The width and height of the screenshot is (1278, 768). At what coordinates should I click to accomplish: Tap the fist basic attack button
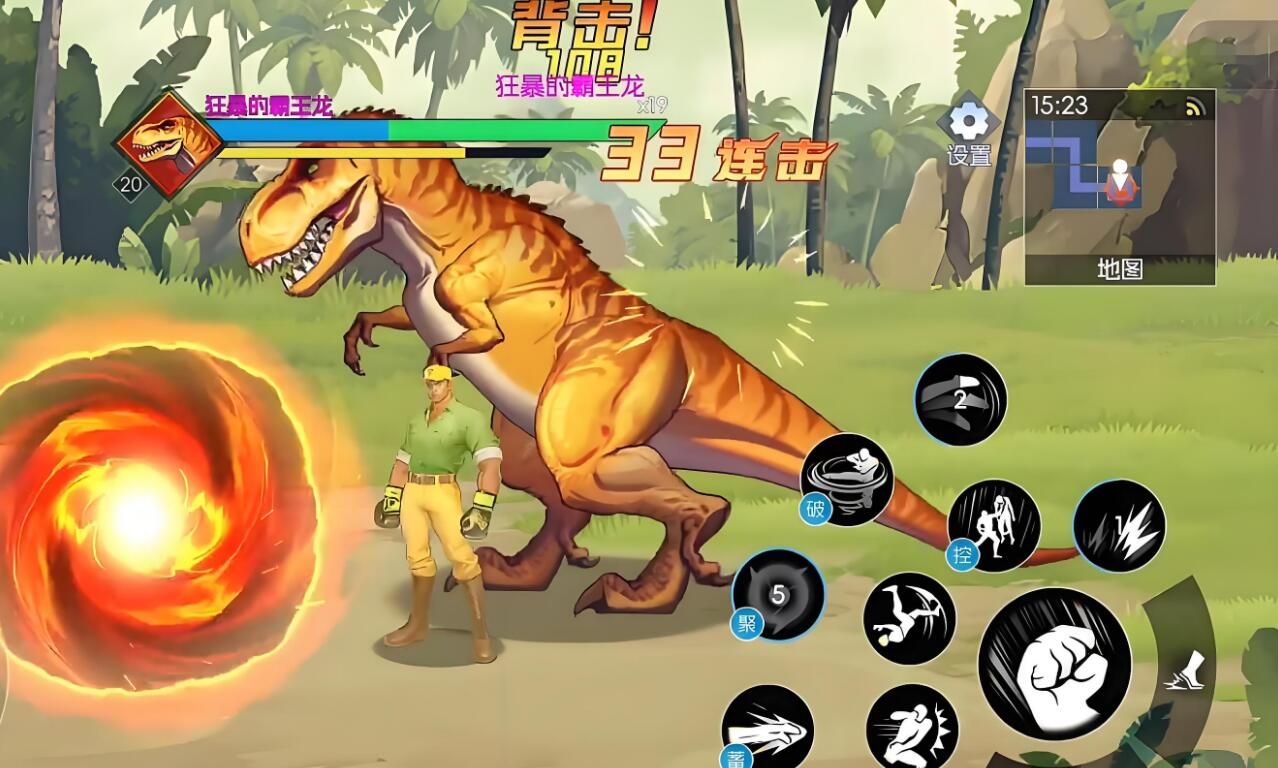[x=1055, y=665]
